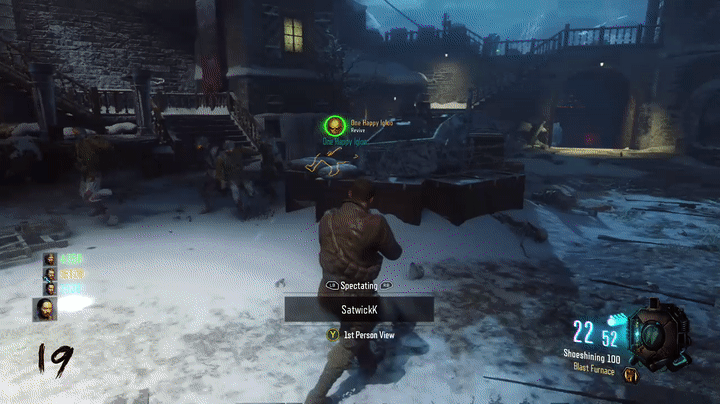
Task: Click the round orange icon beside Blast Furnace
Action: point(631,375)
